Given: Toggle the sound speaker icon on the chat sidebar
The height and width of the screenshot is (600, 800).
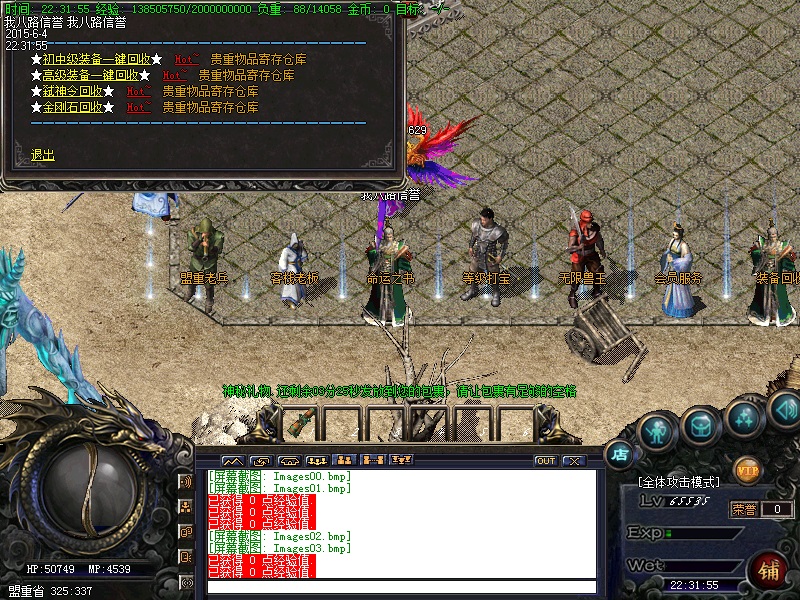Looking at the screenshot, I should (186, 481).
